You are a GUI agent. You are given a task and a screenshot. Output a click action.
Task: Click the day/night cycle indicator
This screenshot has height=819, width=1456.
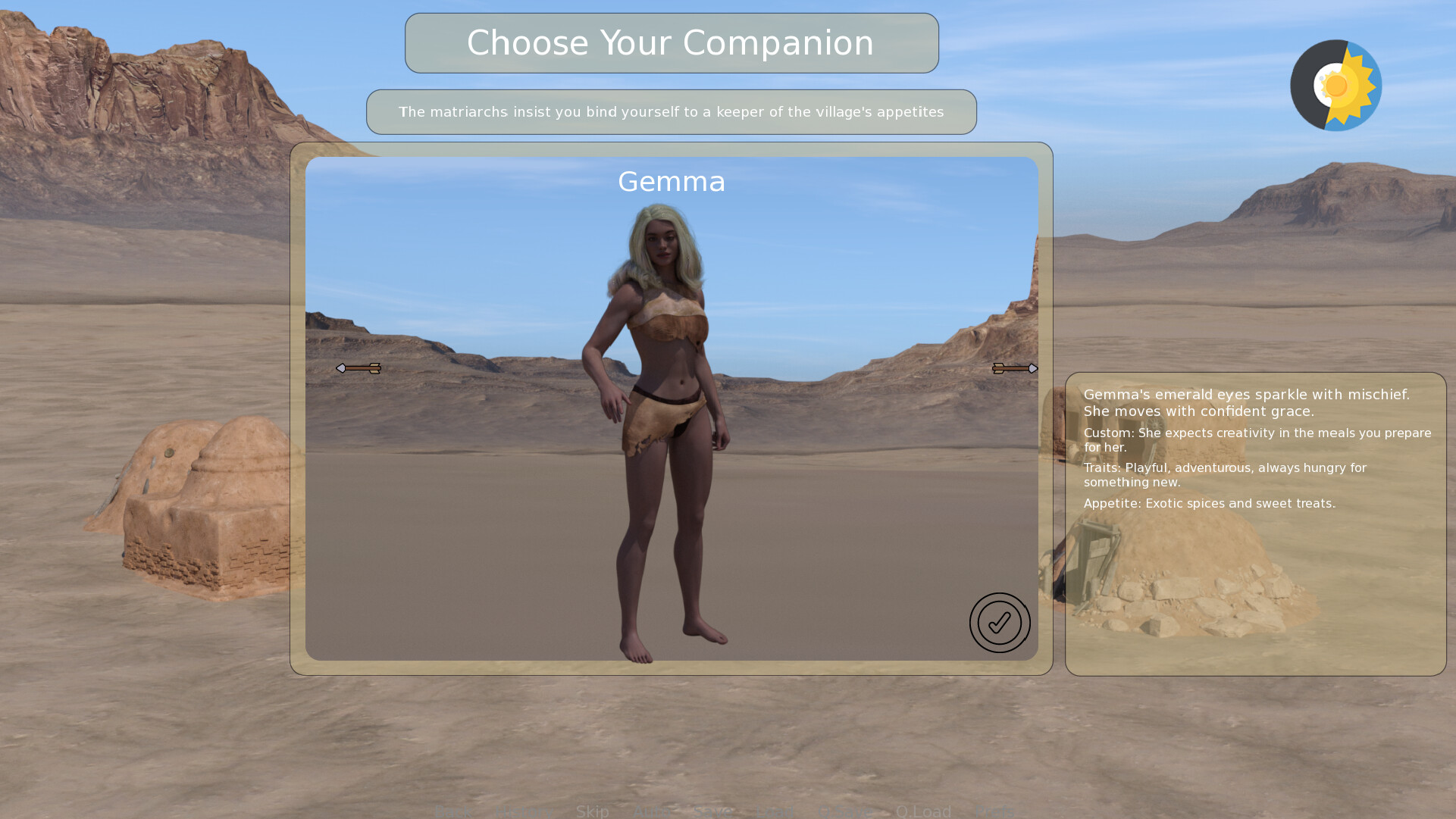coord(1336,85)
